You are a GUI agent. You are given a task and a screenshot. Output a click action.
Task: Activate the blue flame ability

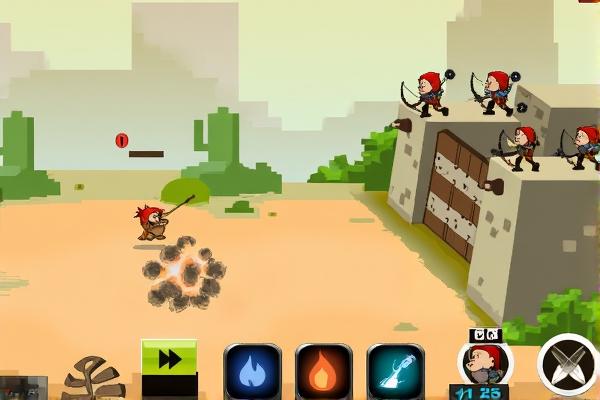click(252, 371)
